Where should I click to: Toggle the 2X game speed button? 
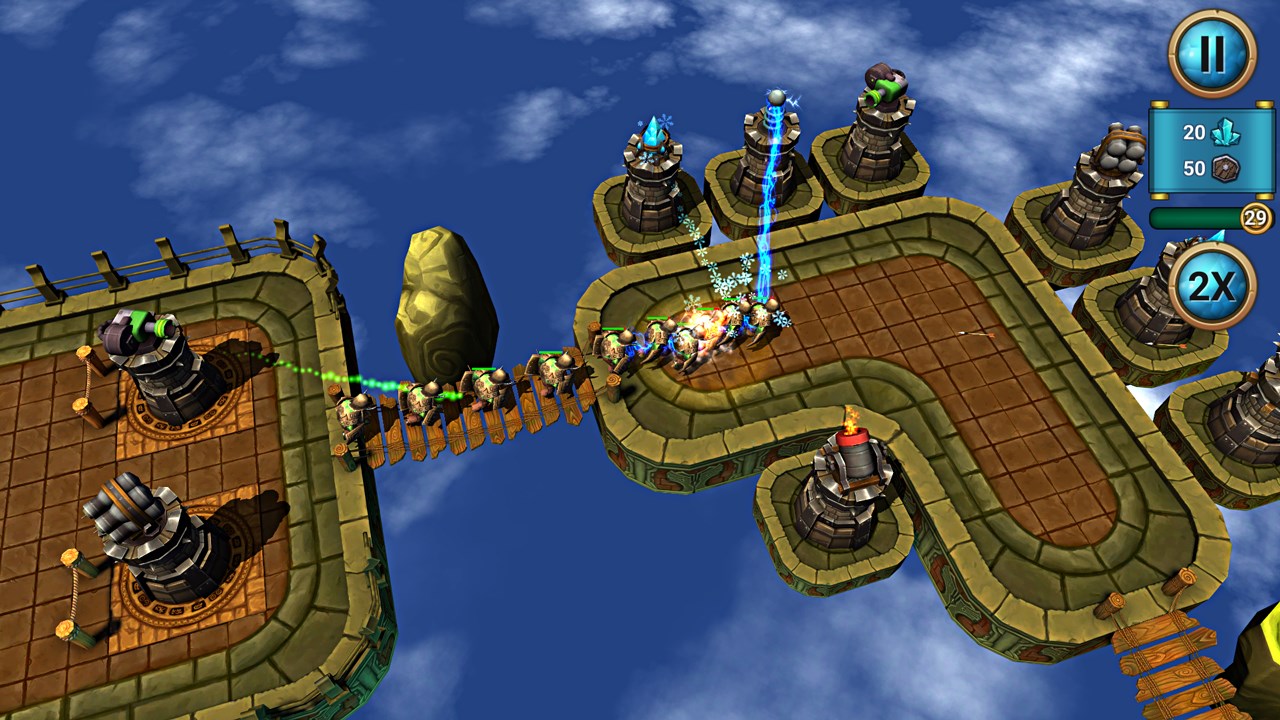[1212, 285]
